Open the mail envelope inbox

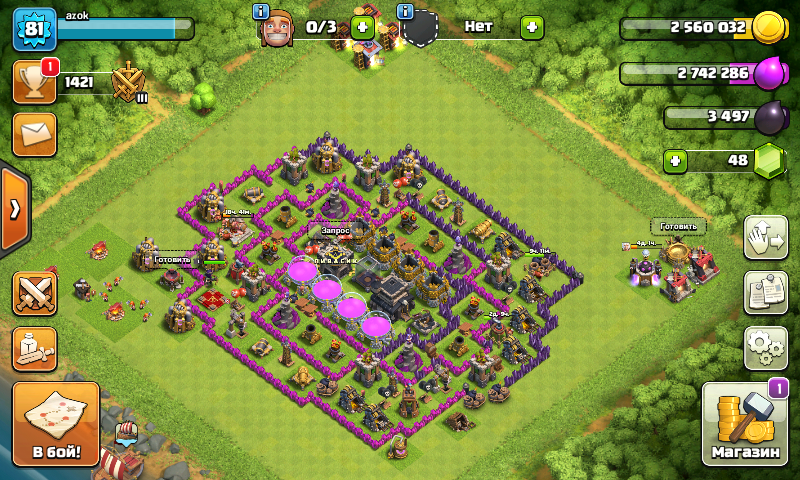34,134
